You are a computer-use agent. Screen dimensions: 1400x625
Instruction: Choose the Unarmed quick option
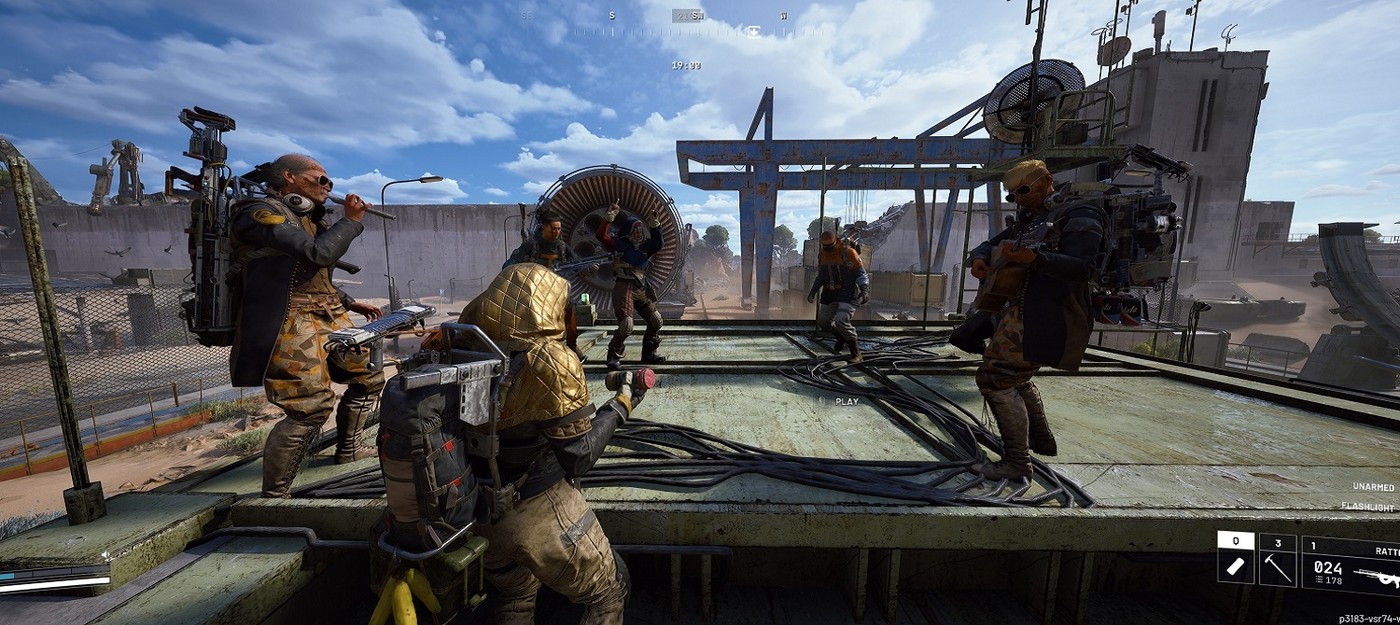1373,487
